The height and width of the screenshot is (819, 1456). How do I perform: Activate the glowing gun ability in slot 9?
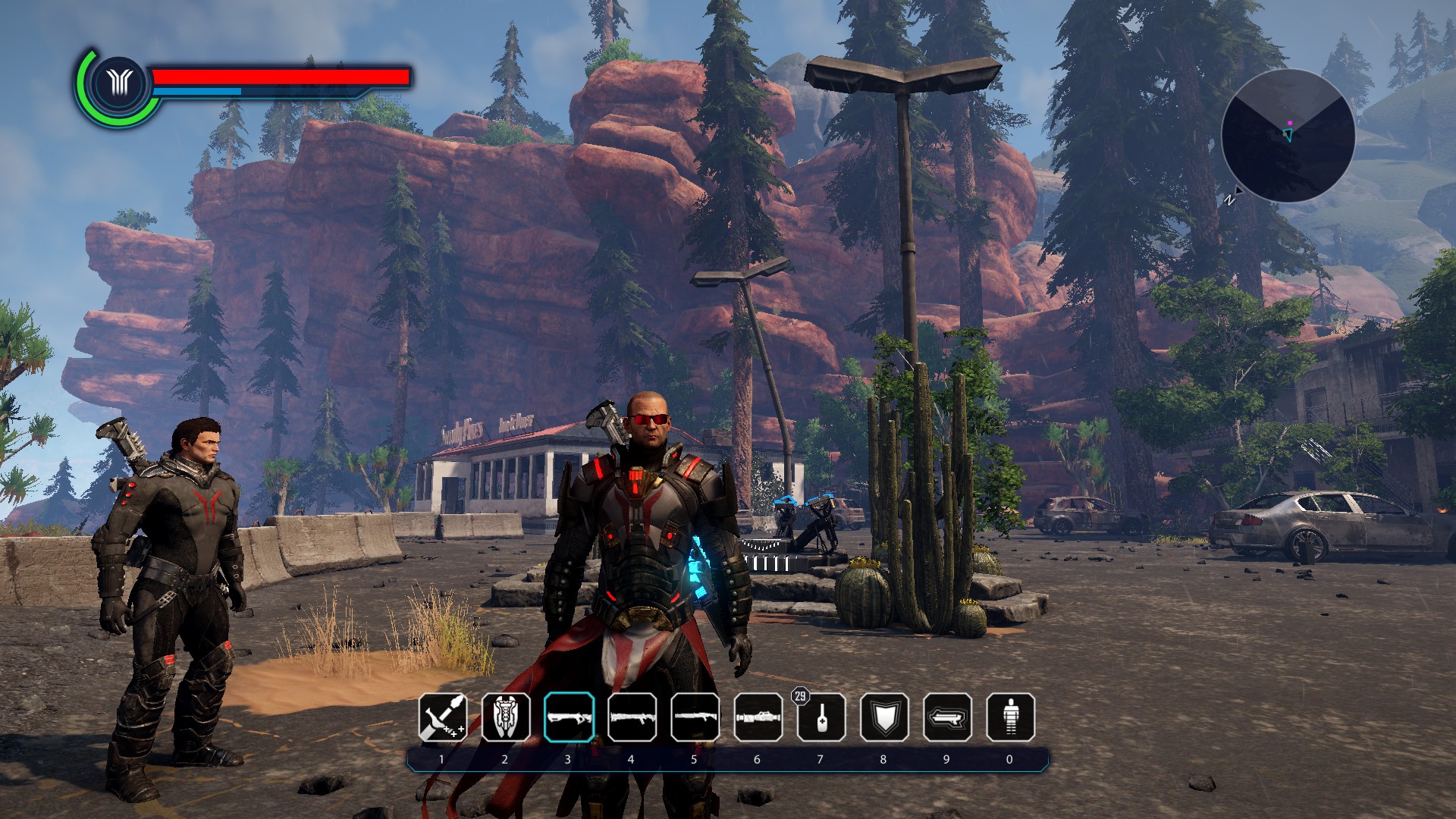pyautogui.click(x=947, y=717)
